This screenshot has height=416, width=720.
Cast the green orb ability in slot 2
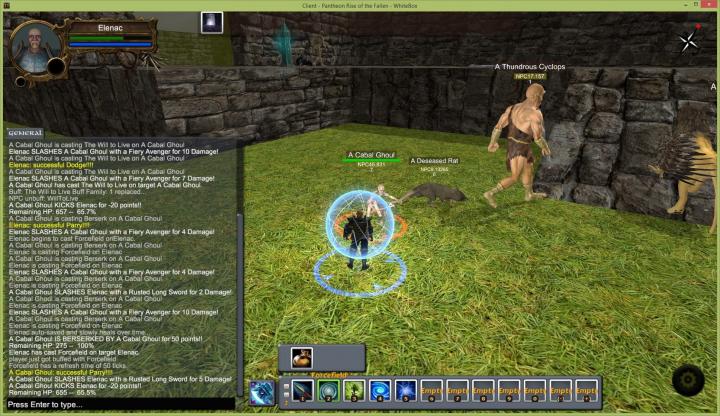[x=329, y=390]
